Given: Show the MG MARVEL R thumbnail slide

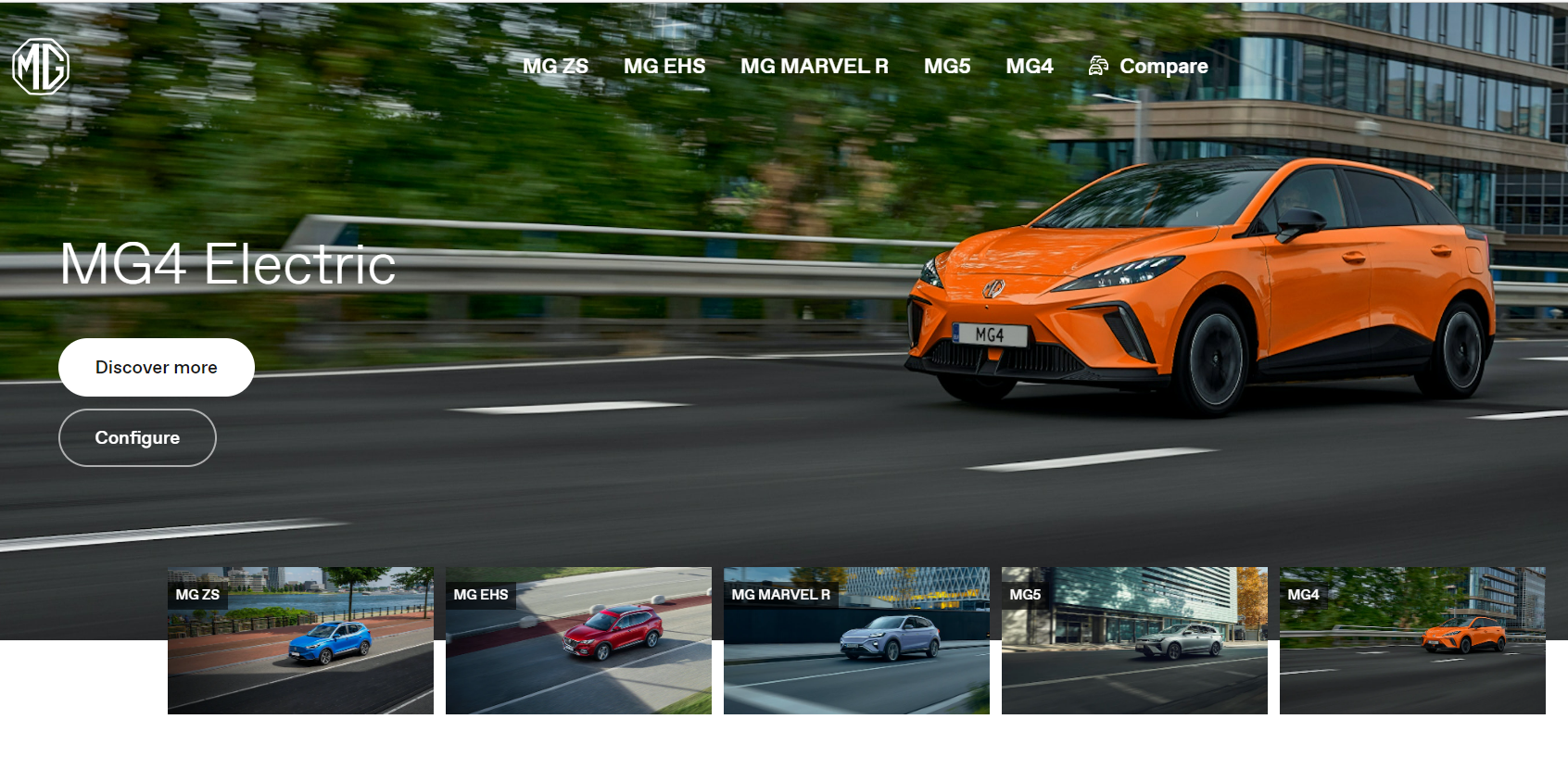Looking at the screenshot, I should [856, 640].
